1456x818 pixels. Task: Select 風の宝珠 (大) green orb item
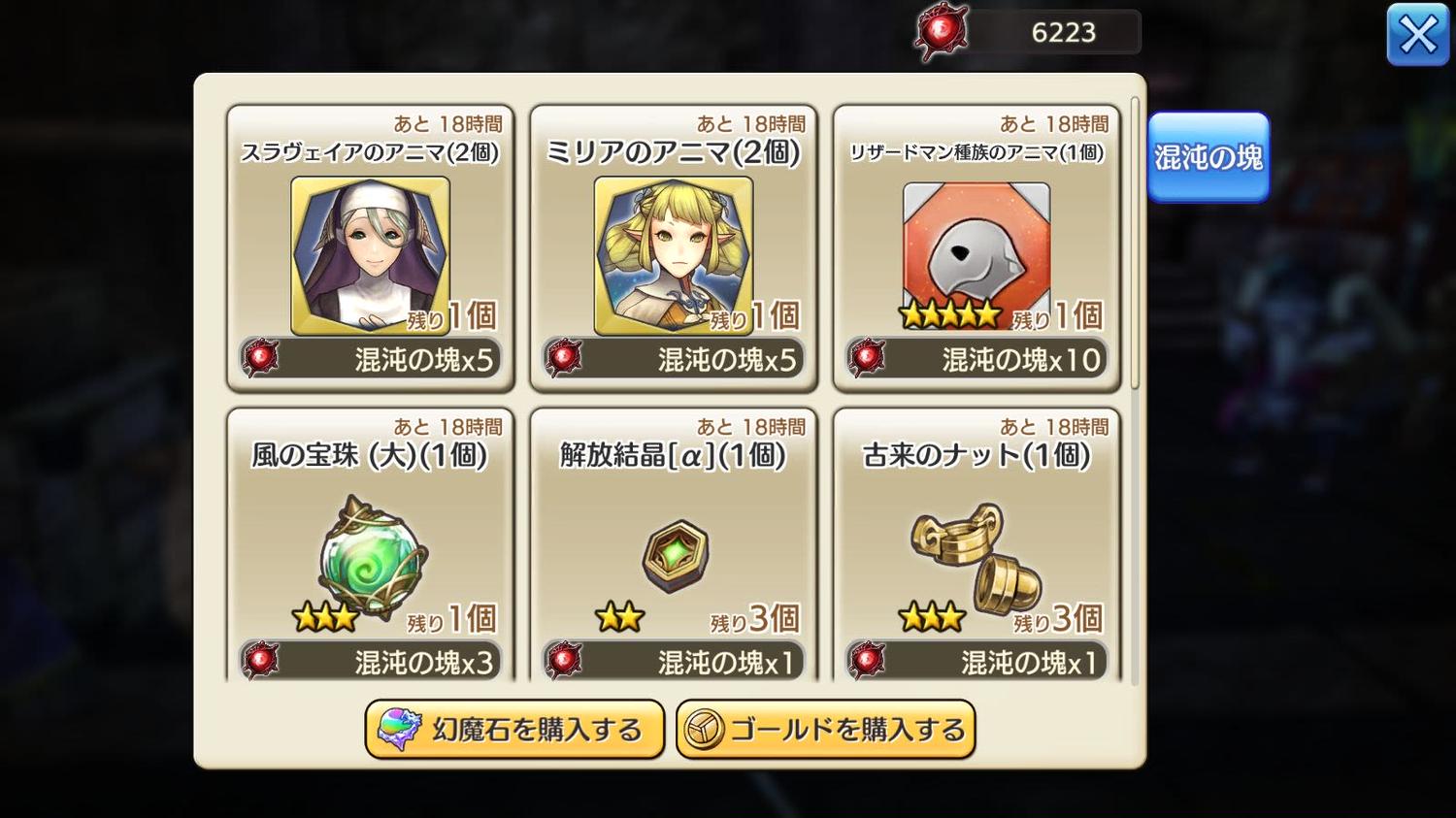370,557
